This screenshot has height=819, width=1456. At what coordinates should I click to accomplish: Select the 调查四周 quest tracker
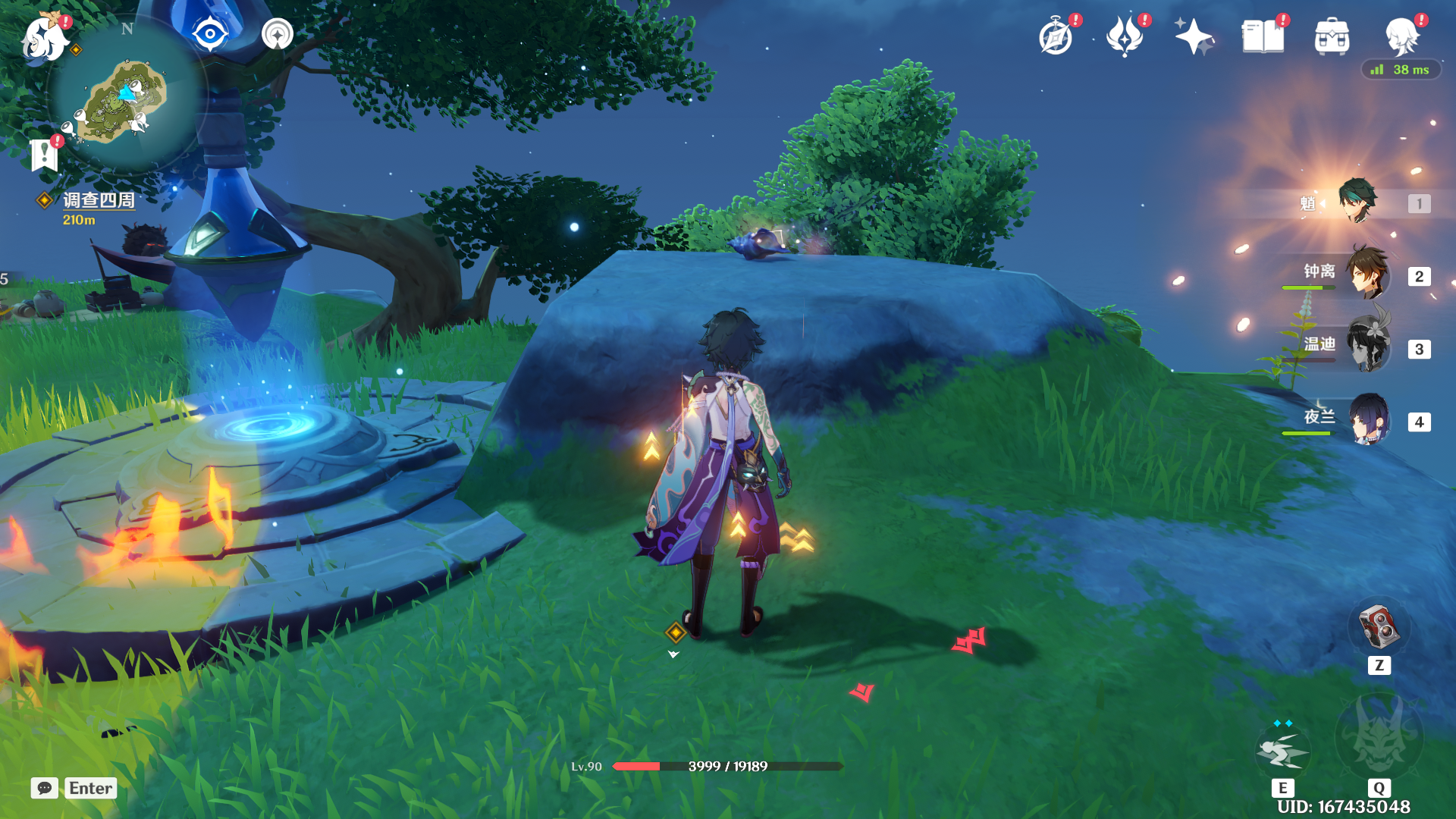(x=98, y=200)
